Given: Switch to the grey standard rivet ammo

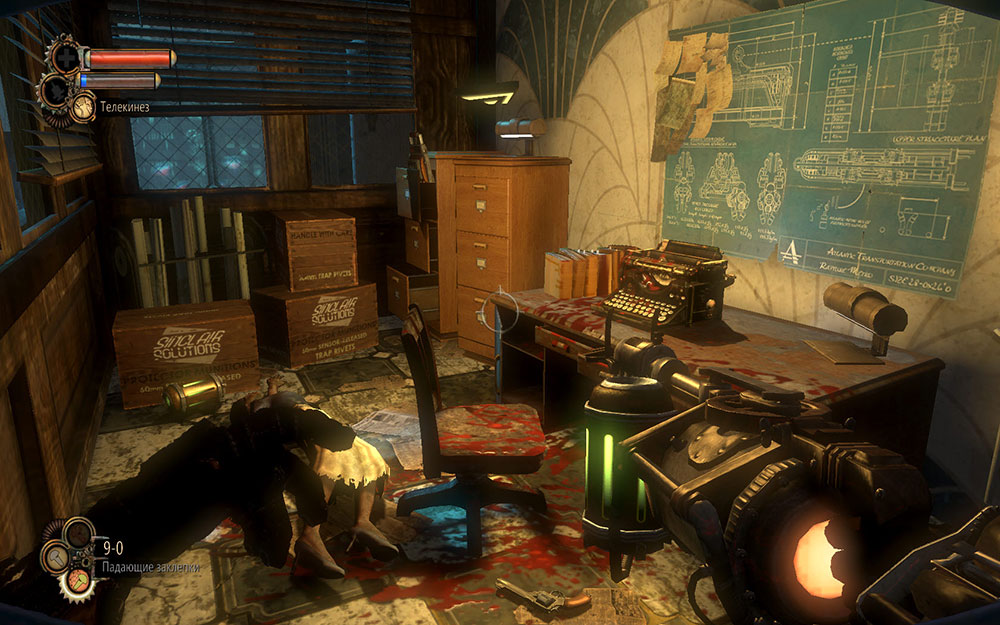Looking at the screenshot, I should tap(54, 557).
